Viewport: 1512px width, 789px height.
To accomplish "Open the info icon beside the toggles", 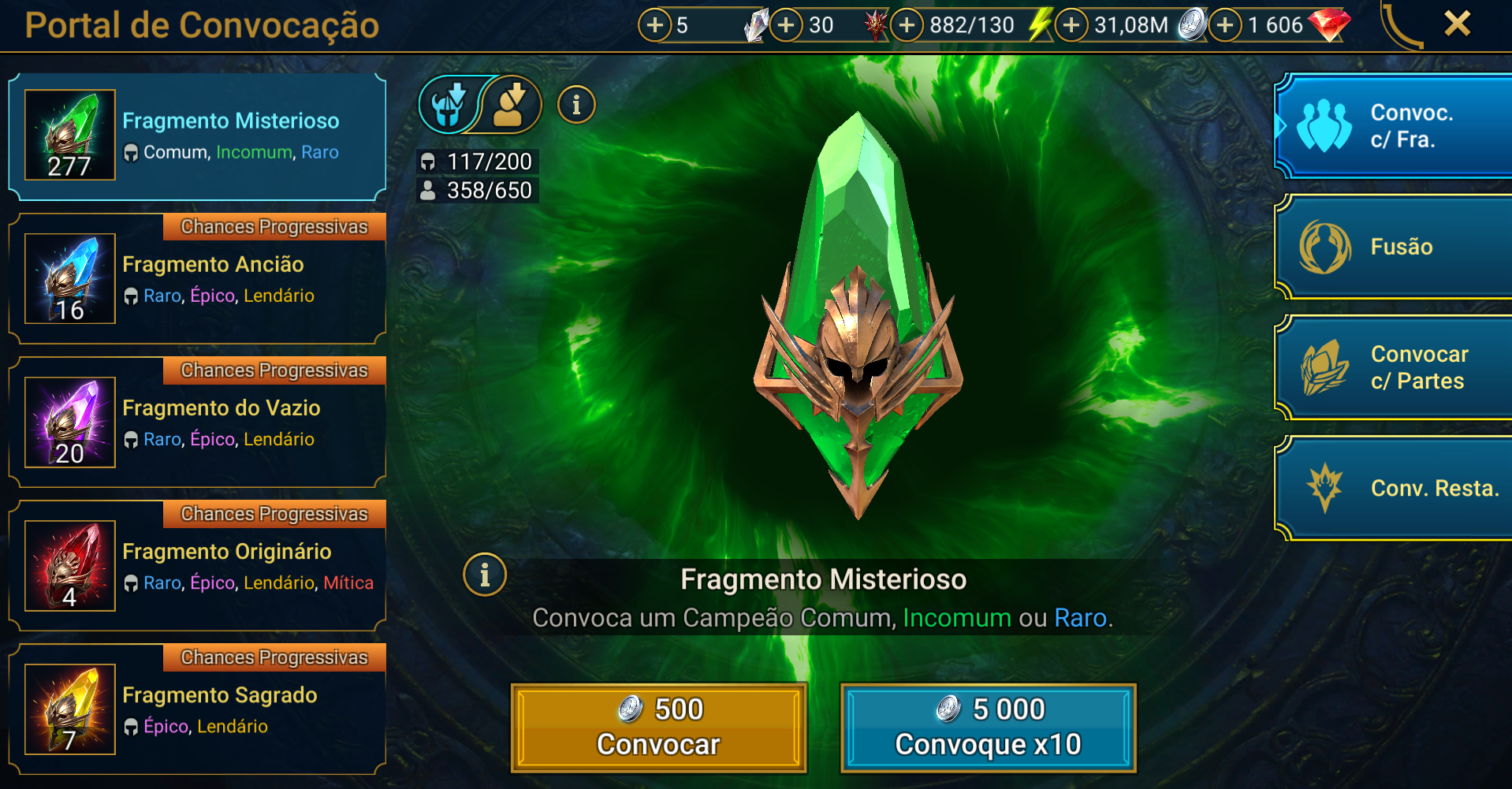I will (x=576, y=105).
